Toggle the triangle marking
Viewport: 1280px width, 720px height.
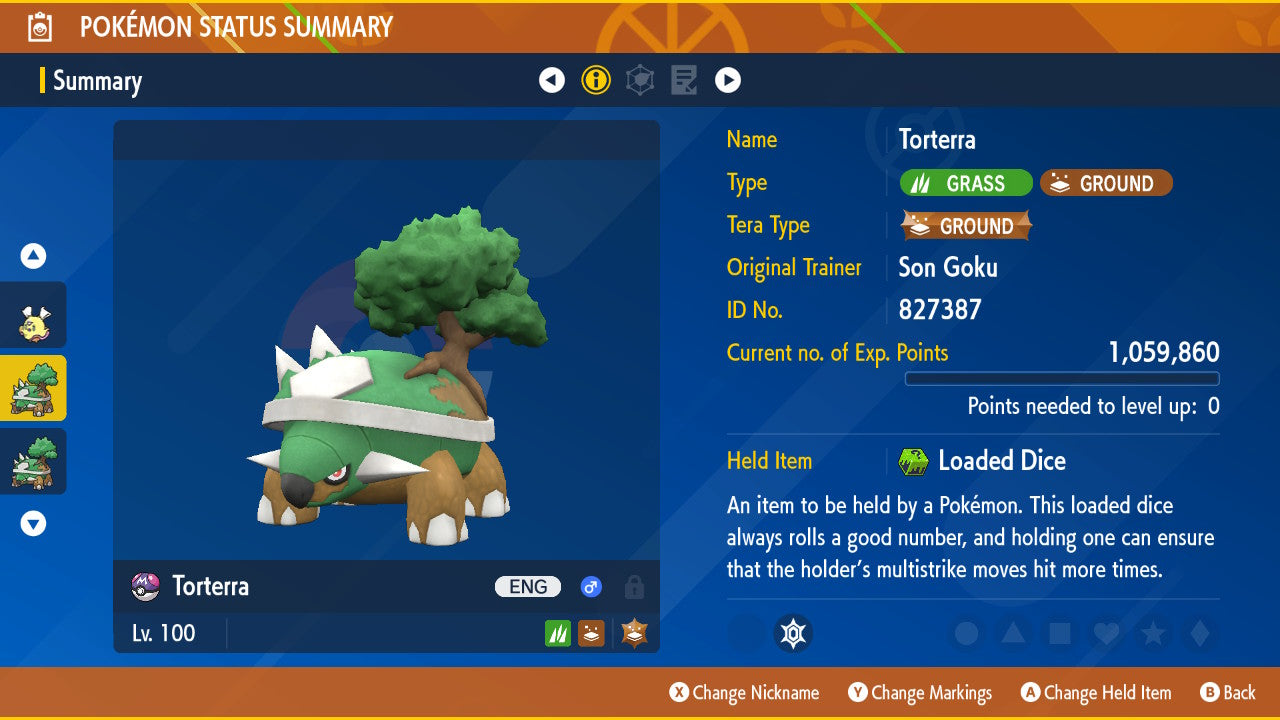pyautogui.click(x=1012, y=633)
